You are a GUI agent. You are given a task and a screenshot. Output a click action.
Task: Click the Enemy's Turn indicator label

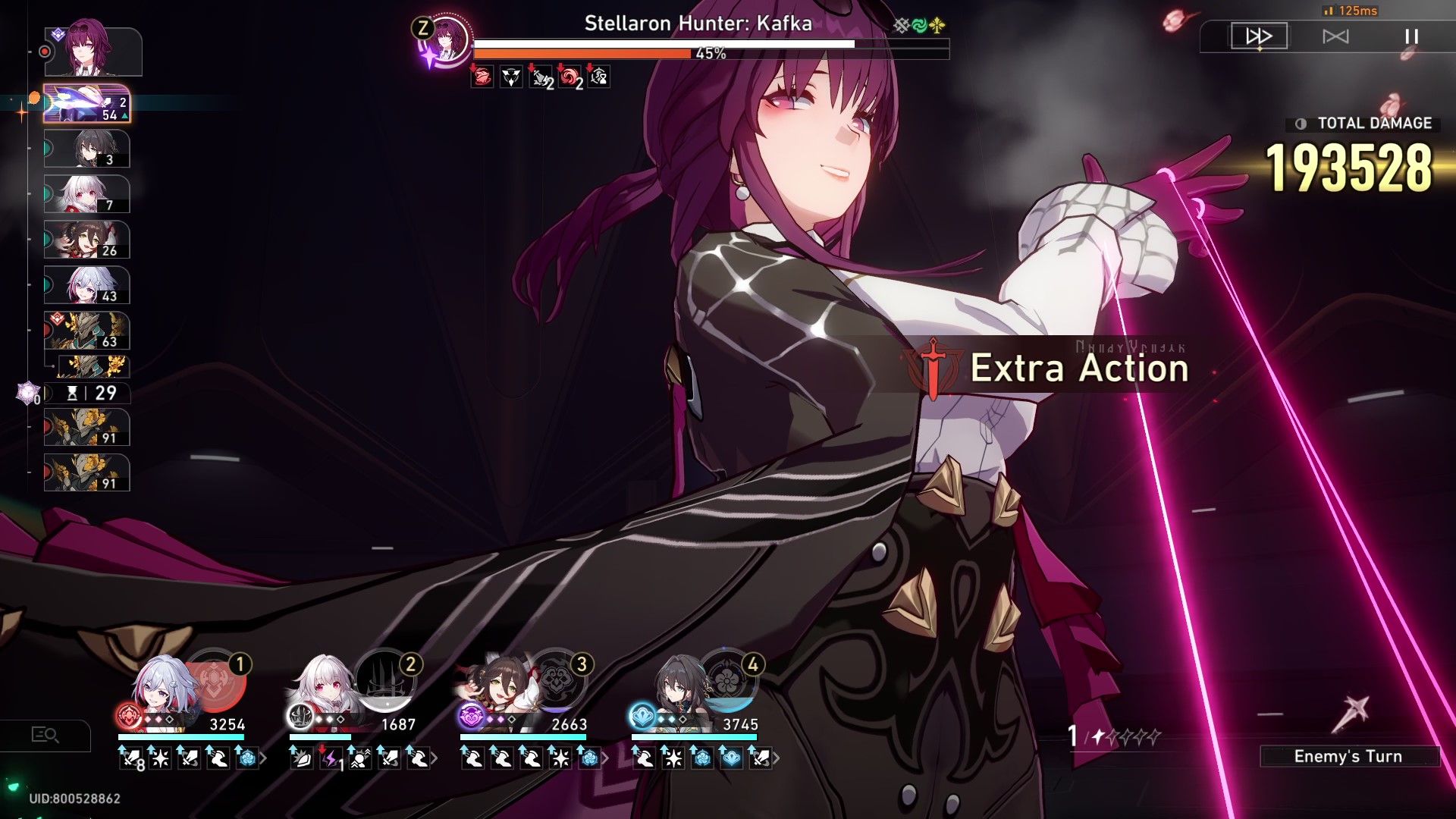[1350, 756]
